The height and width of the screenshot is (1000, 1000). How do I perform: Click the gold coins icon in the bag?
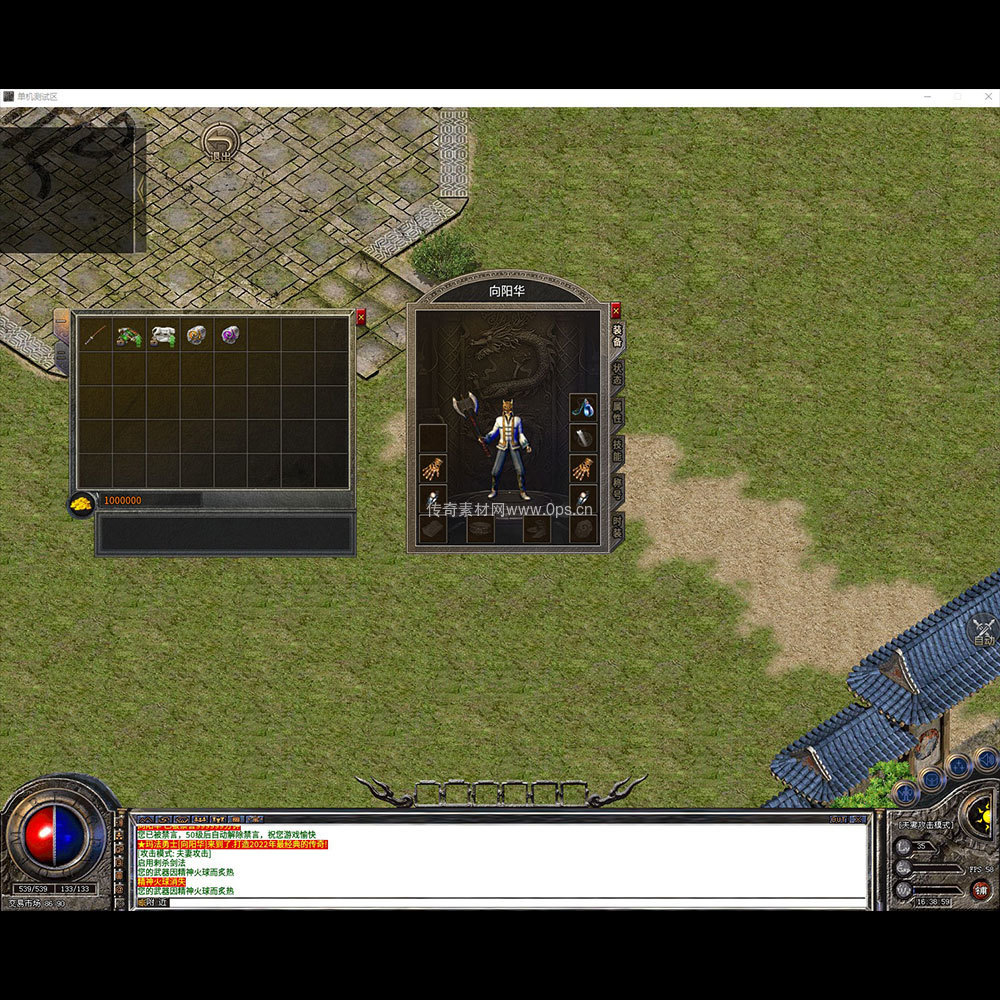click(x=81, y=503)
